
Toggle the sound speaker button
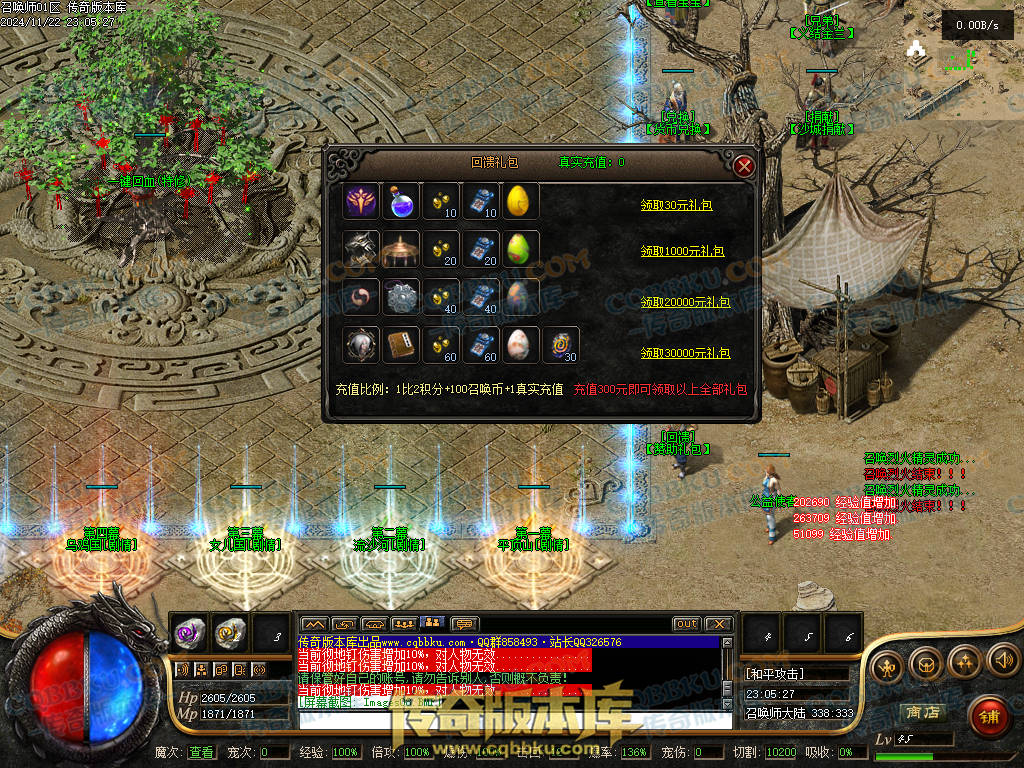tap(1003, 661)
